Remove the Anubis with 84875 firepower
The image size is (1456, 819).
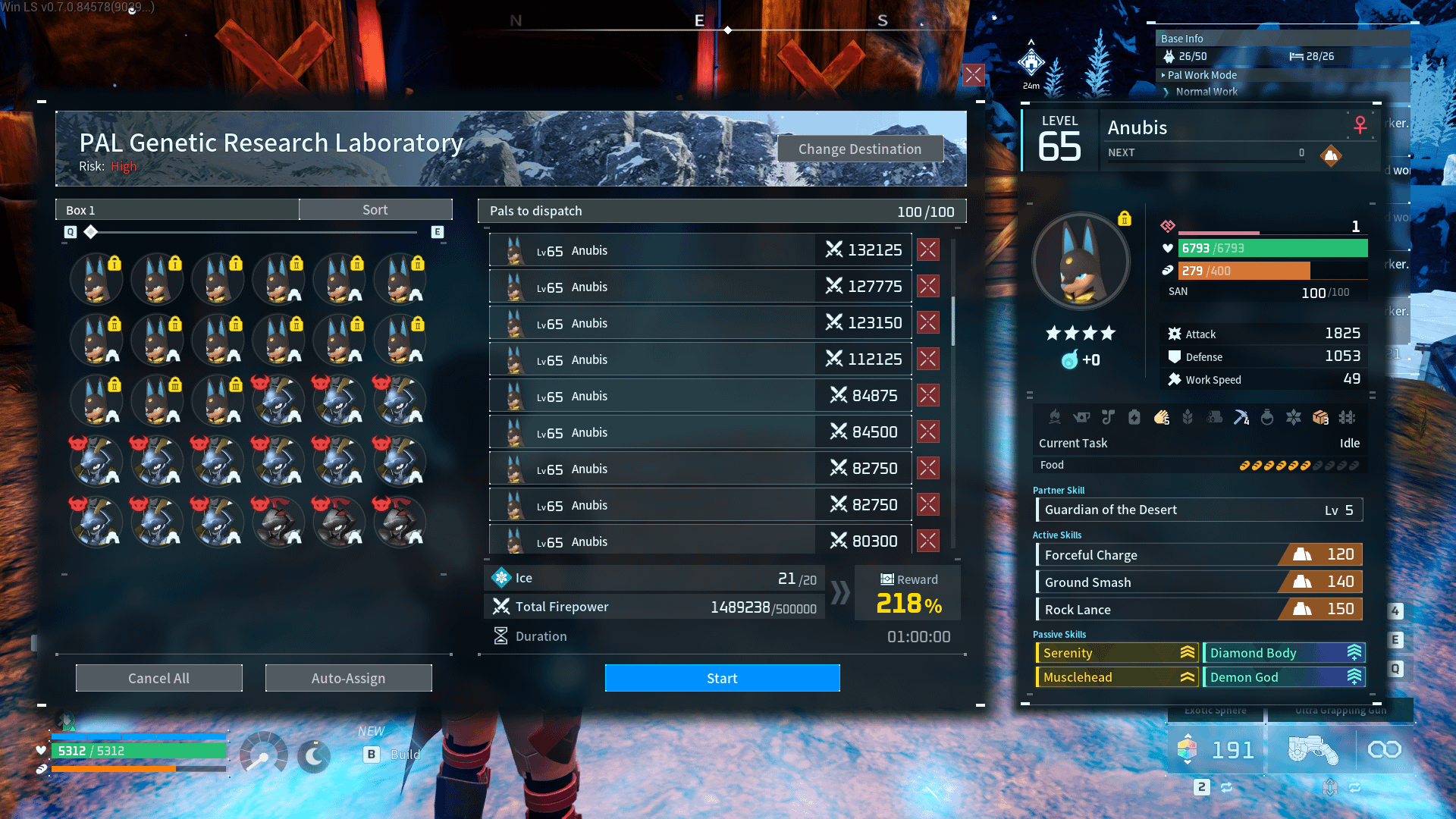(x=928, y=395)
